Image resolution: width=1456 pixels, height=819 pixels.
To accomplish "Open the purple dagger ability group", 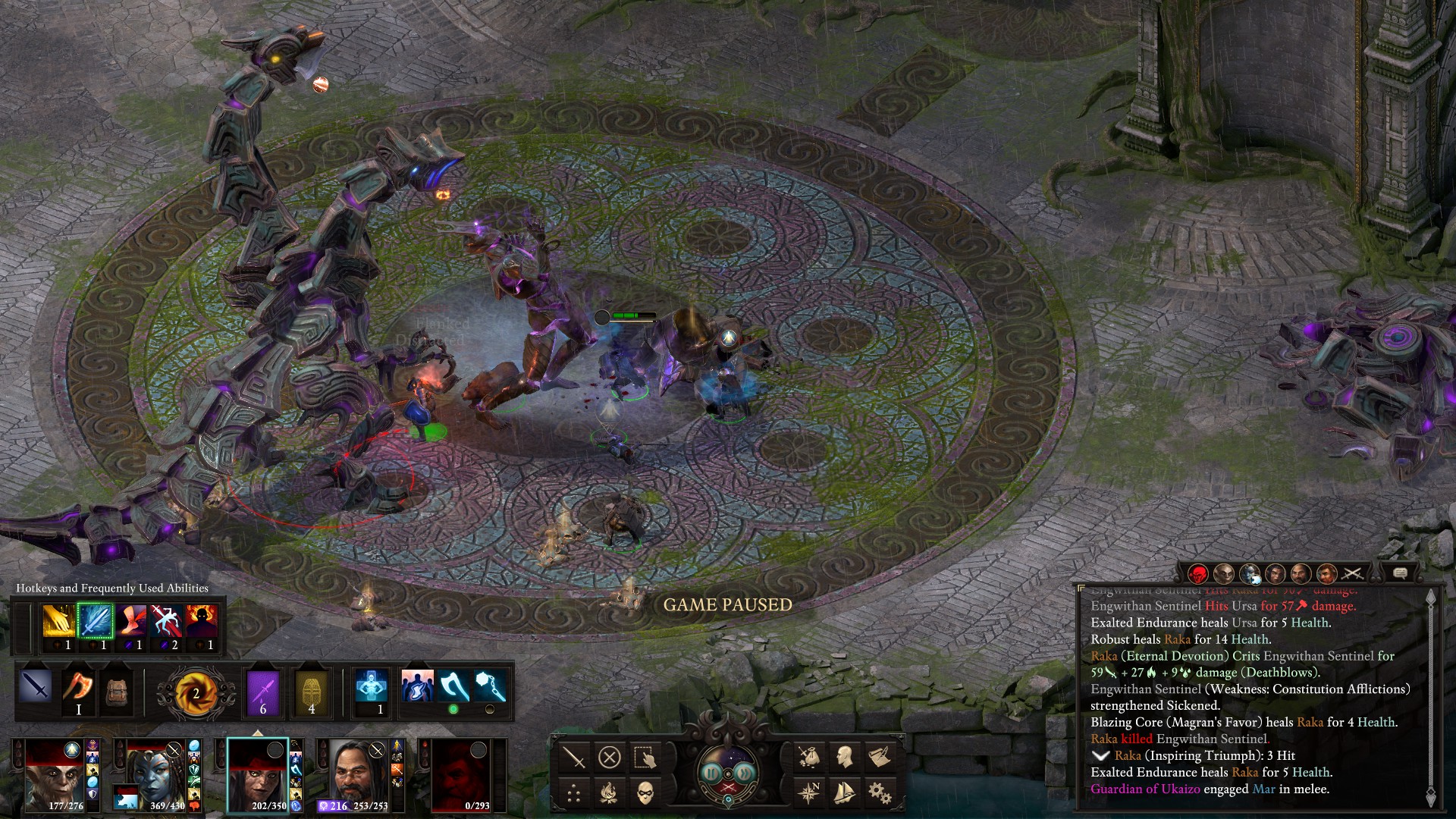I will point(263,692).
